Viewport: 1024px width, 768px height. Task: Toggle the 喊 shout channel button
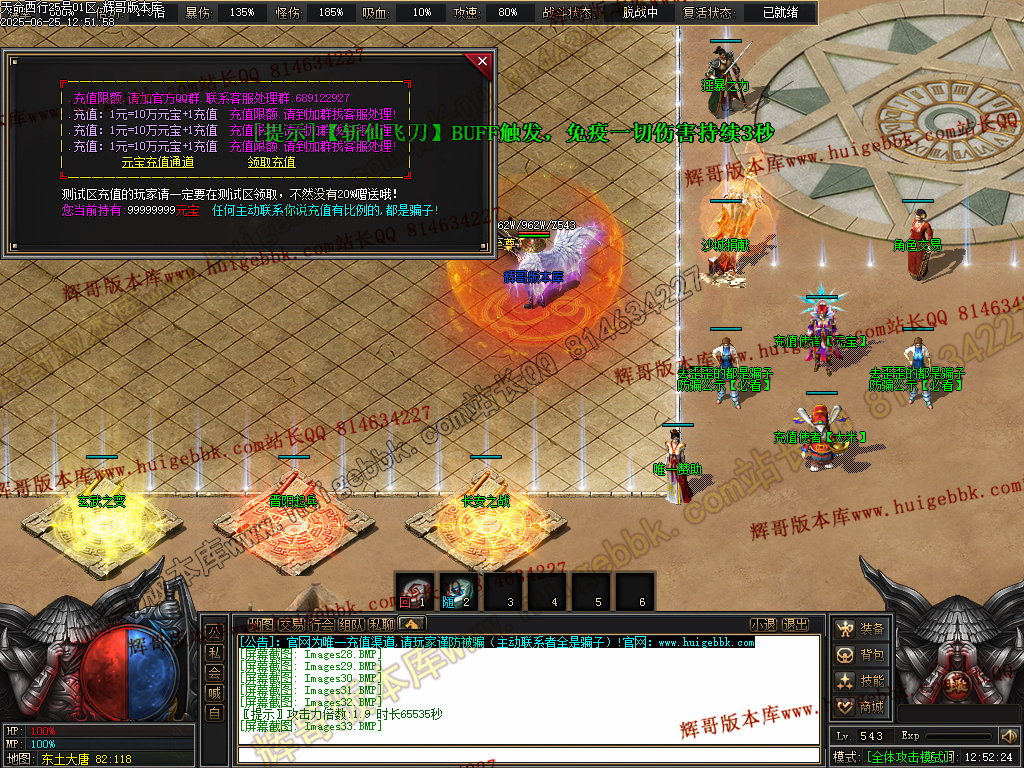(214, 692)
